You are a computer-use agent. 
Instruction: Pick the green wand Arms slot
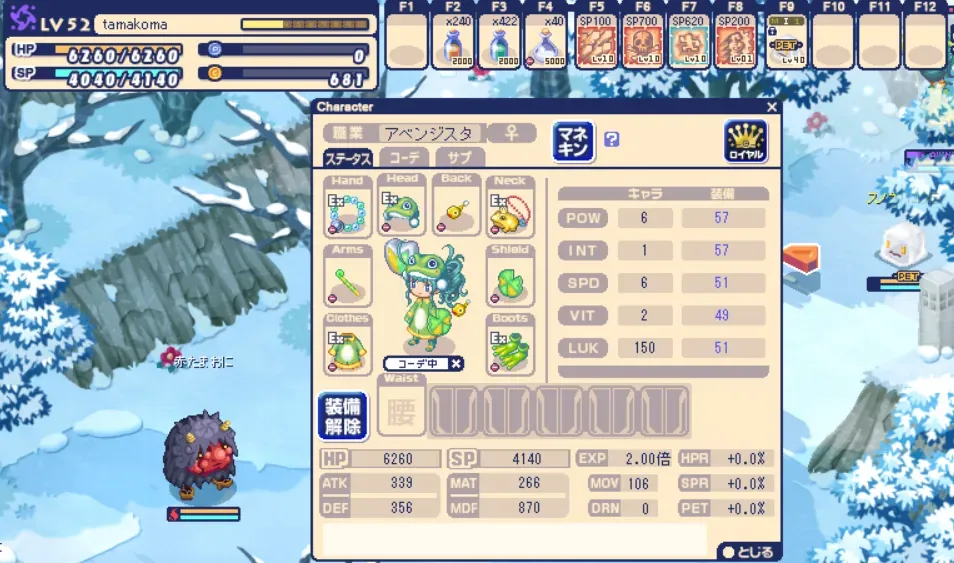[348, 277]
